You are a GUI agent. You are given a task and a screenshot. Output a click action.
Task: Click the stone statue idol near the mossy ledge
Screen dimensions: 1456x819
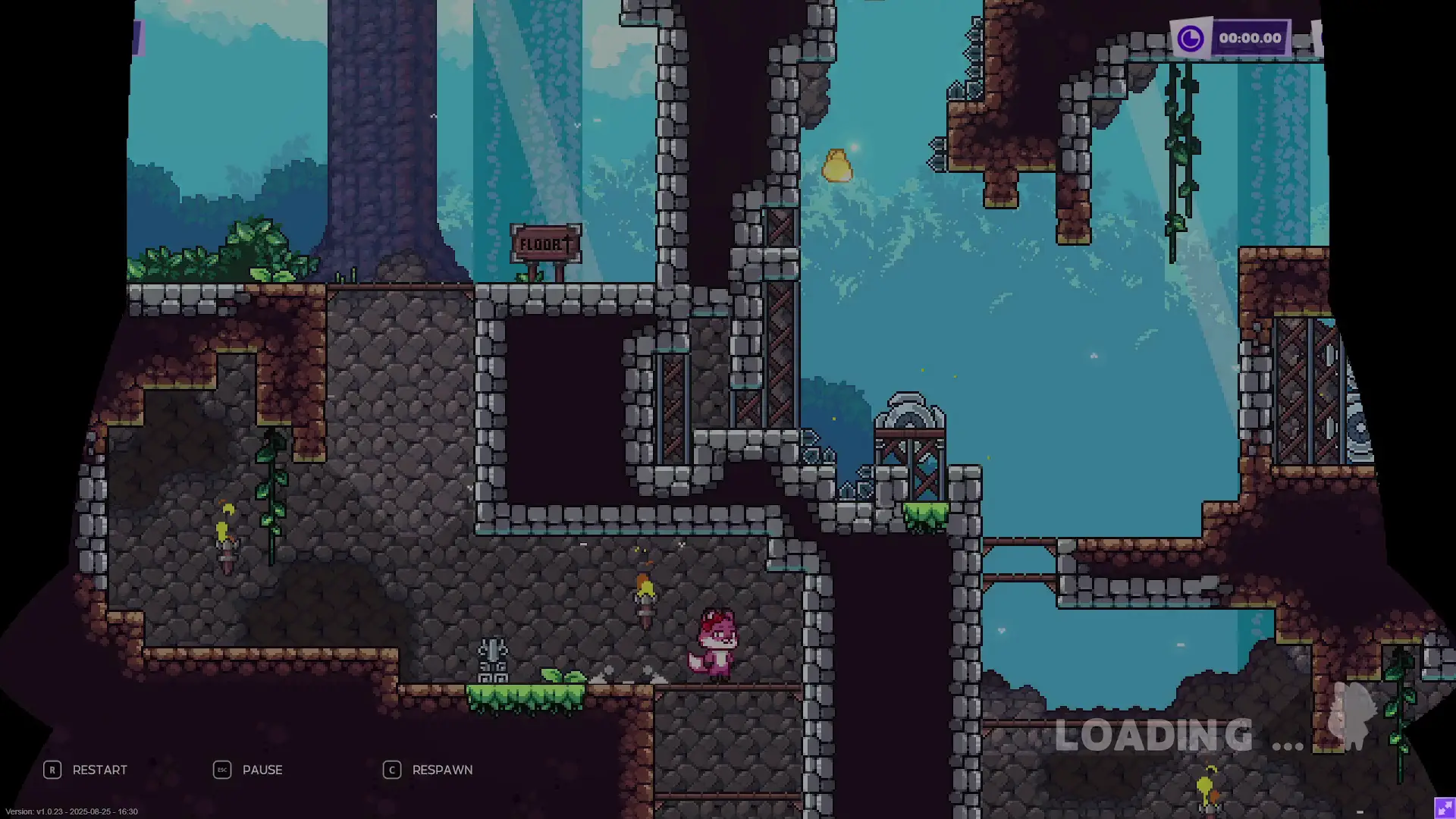[x=494, y=656]
